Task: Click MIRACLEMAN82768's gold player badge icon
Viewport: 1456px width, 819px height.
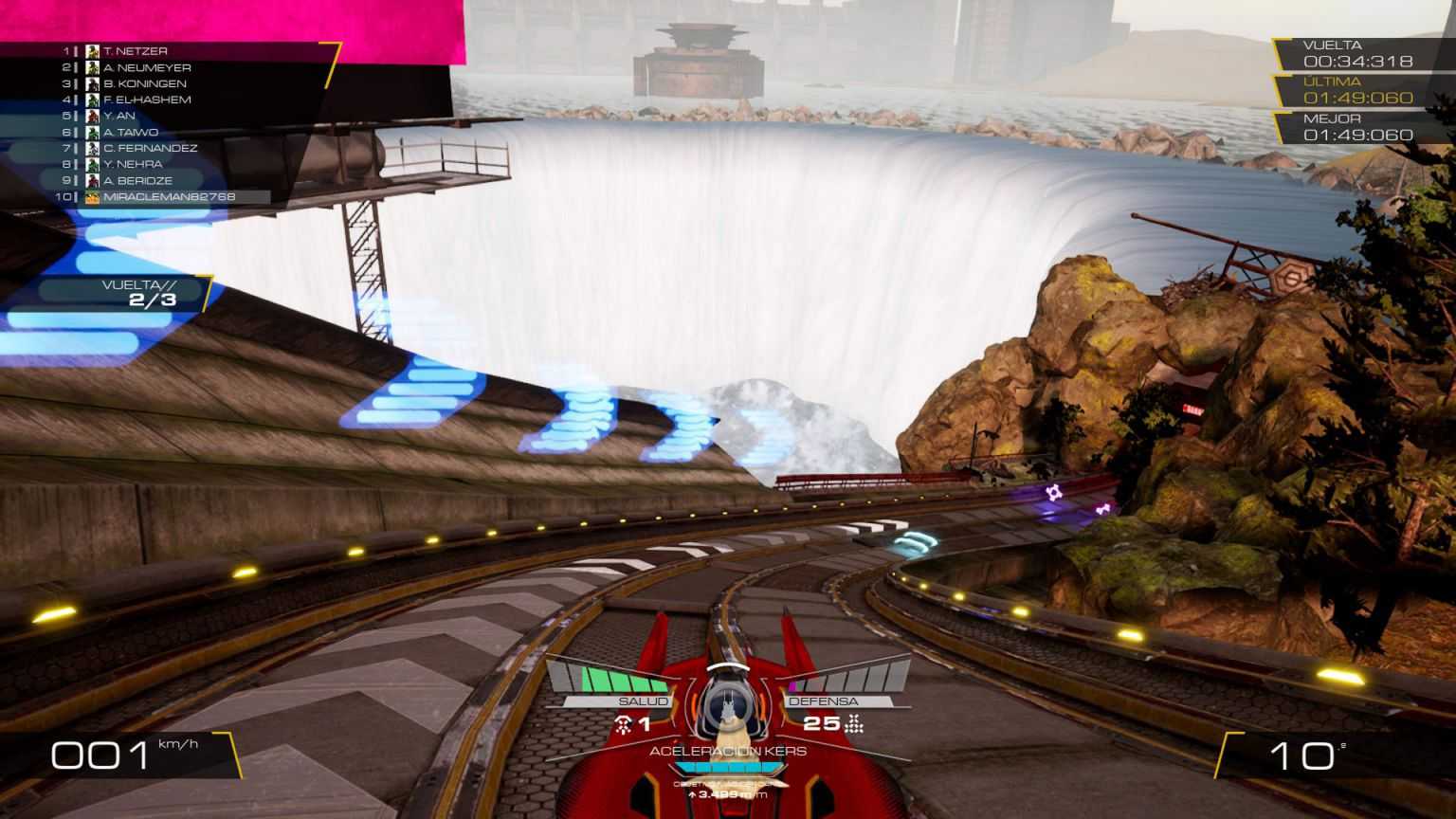Action: pos(90,195)
